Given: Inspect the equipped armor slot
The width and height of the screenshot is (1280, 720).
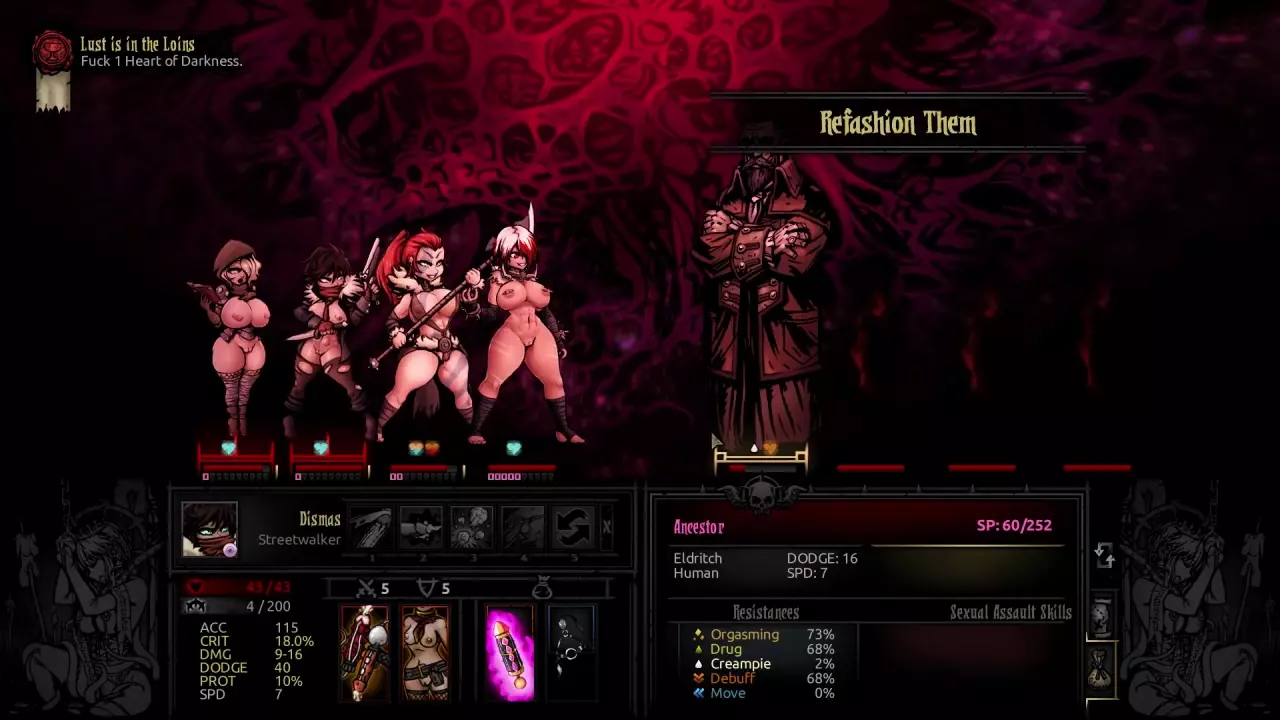Looking at the screenshot, I should pyautogui.click(x=425, y=653).
